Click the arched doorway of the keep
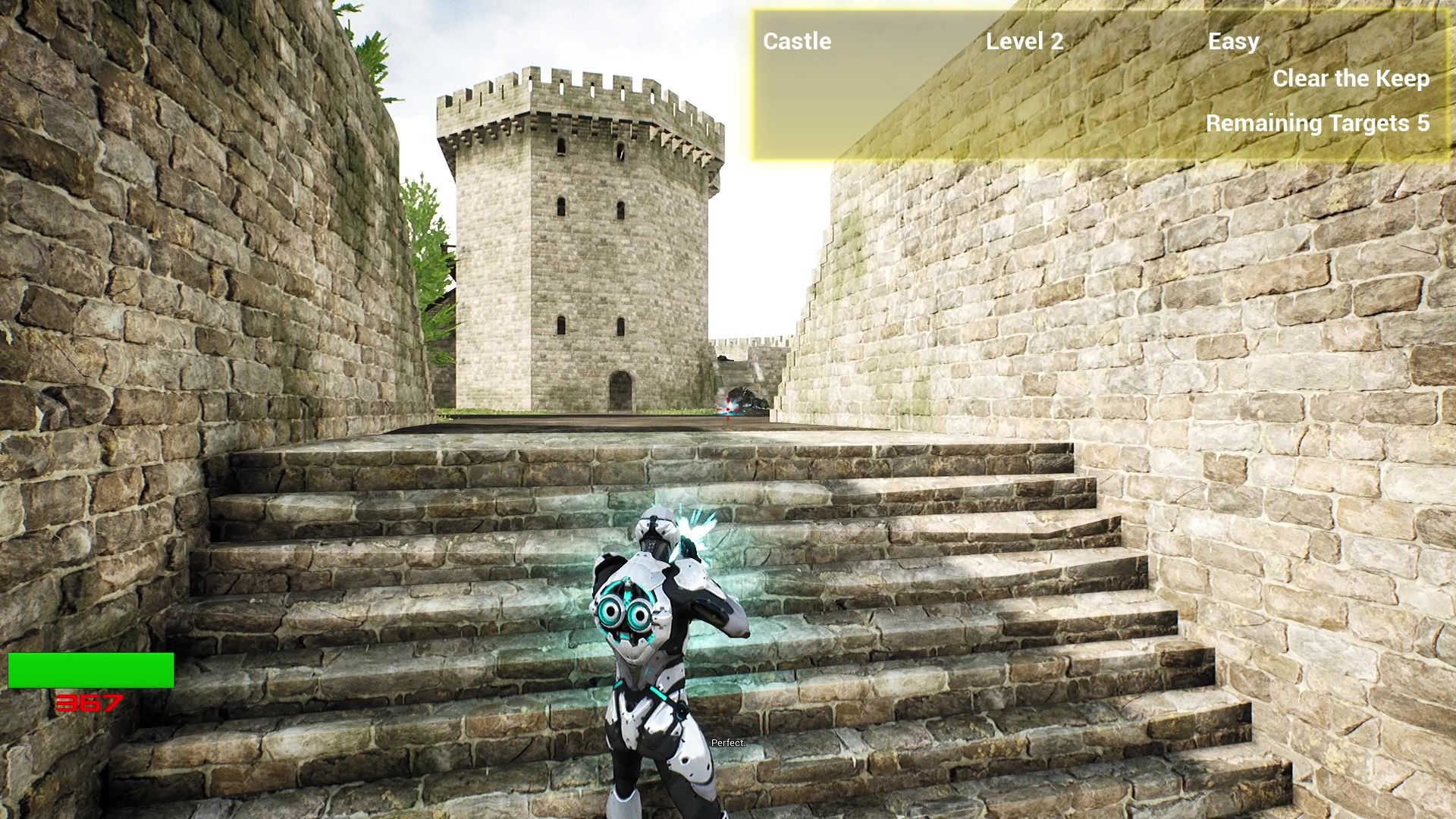Image resolution: width=1456 pixels, height=819 pixels. 622,387
